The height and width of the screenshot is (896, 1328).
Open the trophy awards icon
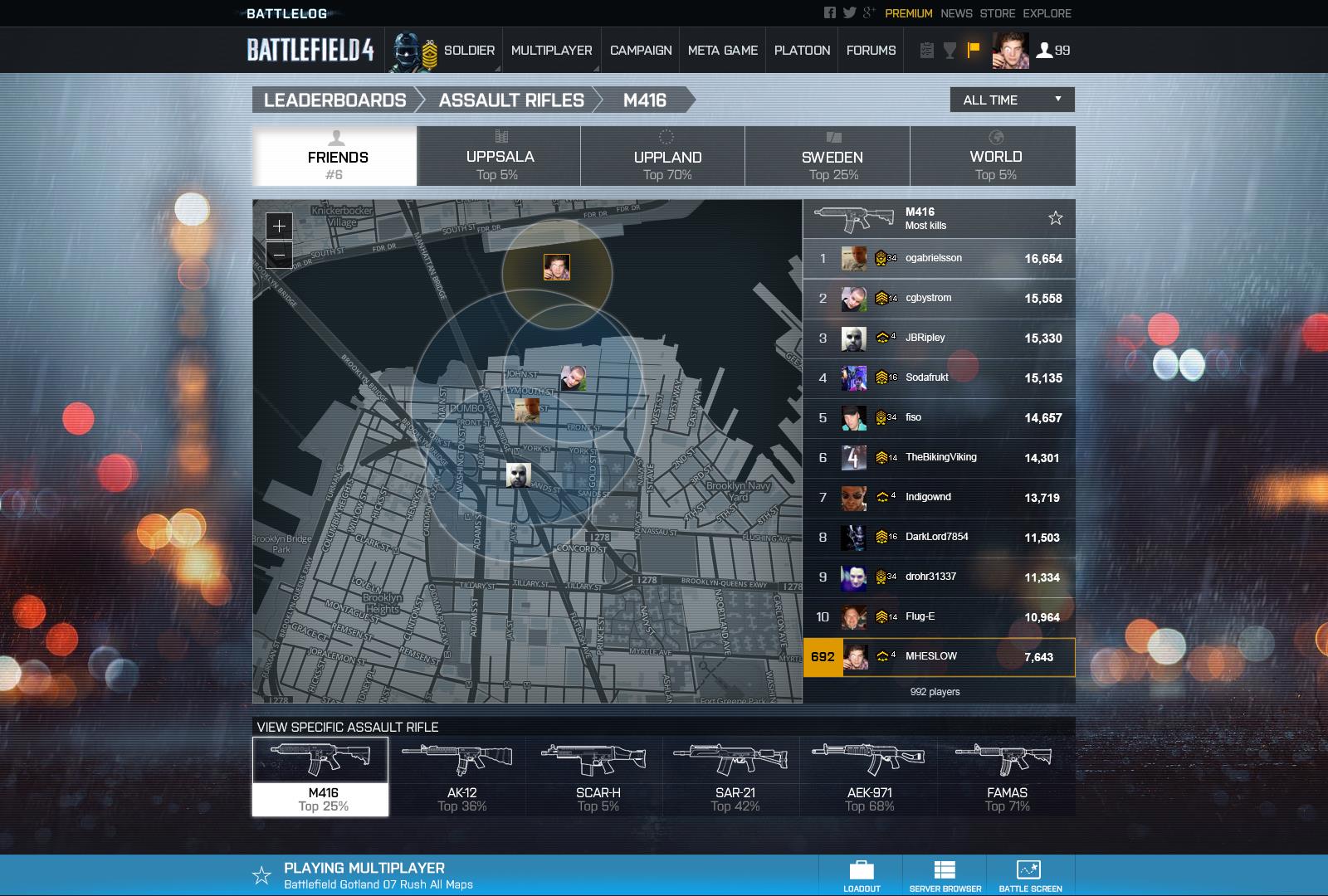(x=949, y=50)
